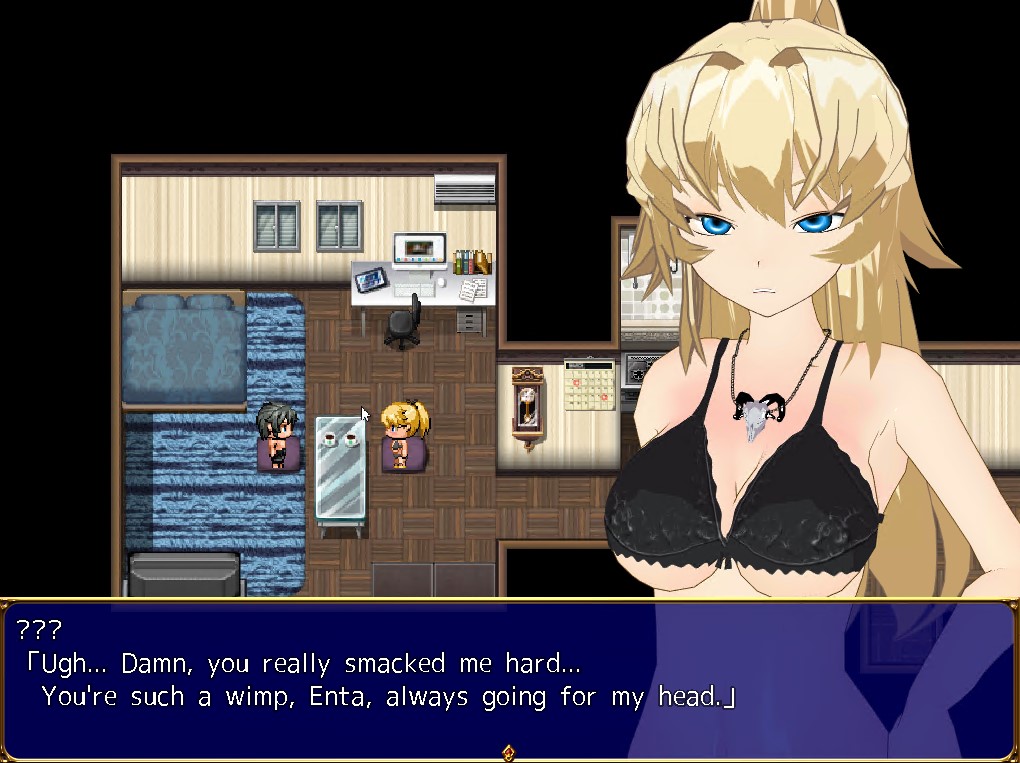Viewport: 1020px width, 763px height.
Task: Click the continue indicator below the dialogue text
Action: pyautogui.click(x=508, y=752)
